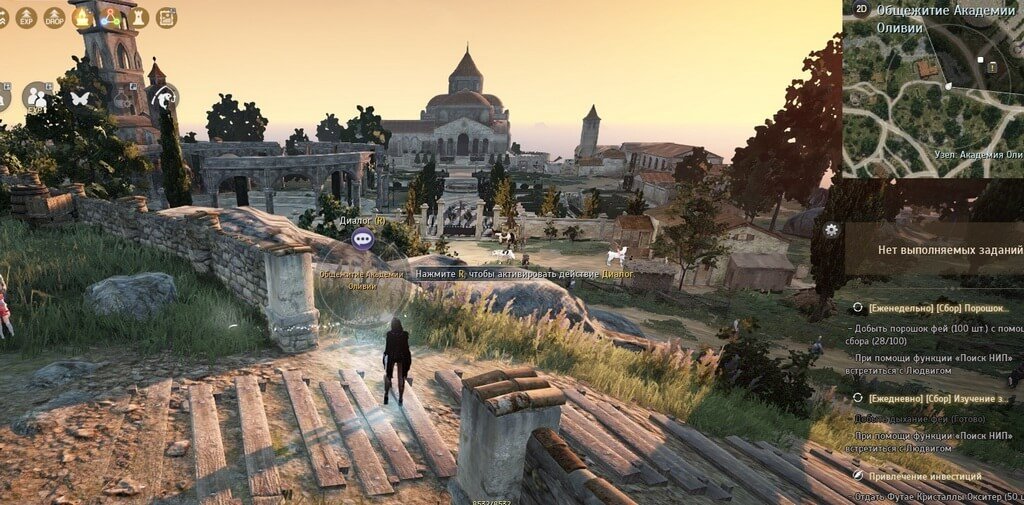Click the three-node triangle network icon
Image resolution: width=1024 pixels, height=505 pixels.
(110, 17)
